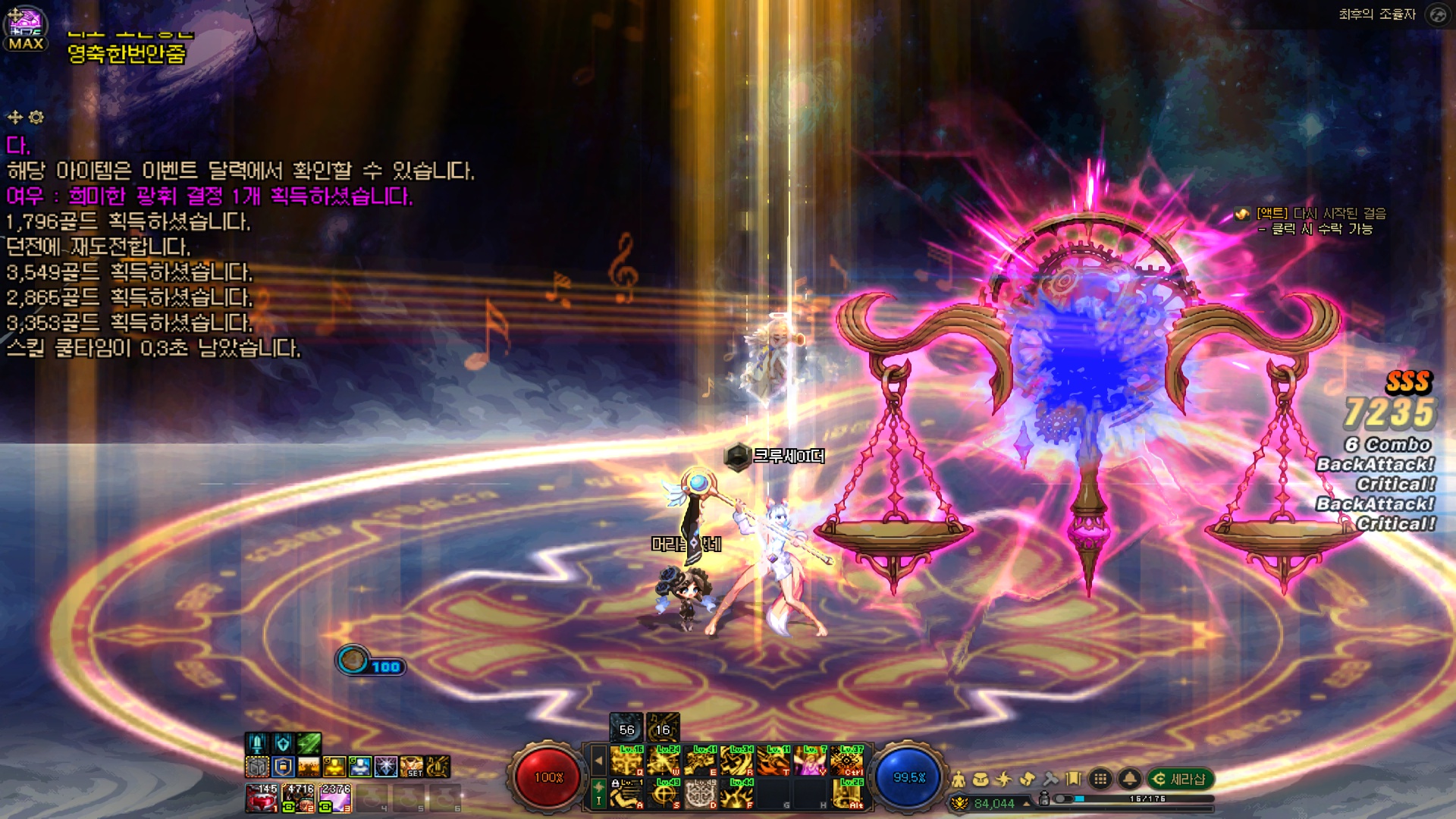Screen dimensions: 1456x819
Task: Open the 세라샵 cash shop
Action: 1180,779
